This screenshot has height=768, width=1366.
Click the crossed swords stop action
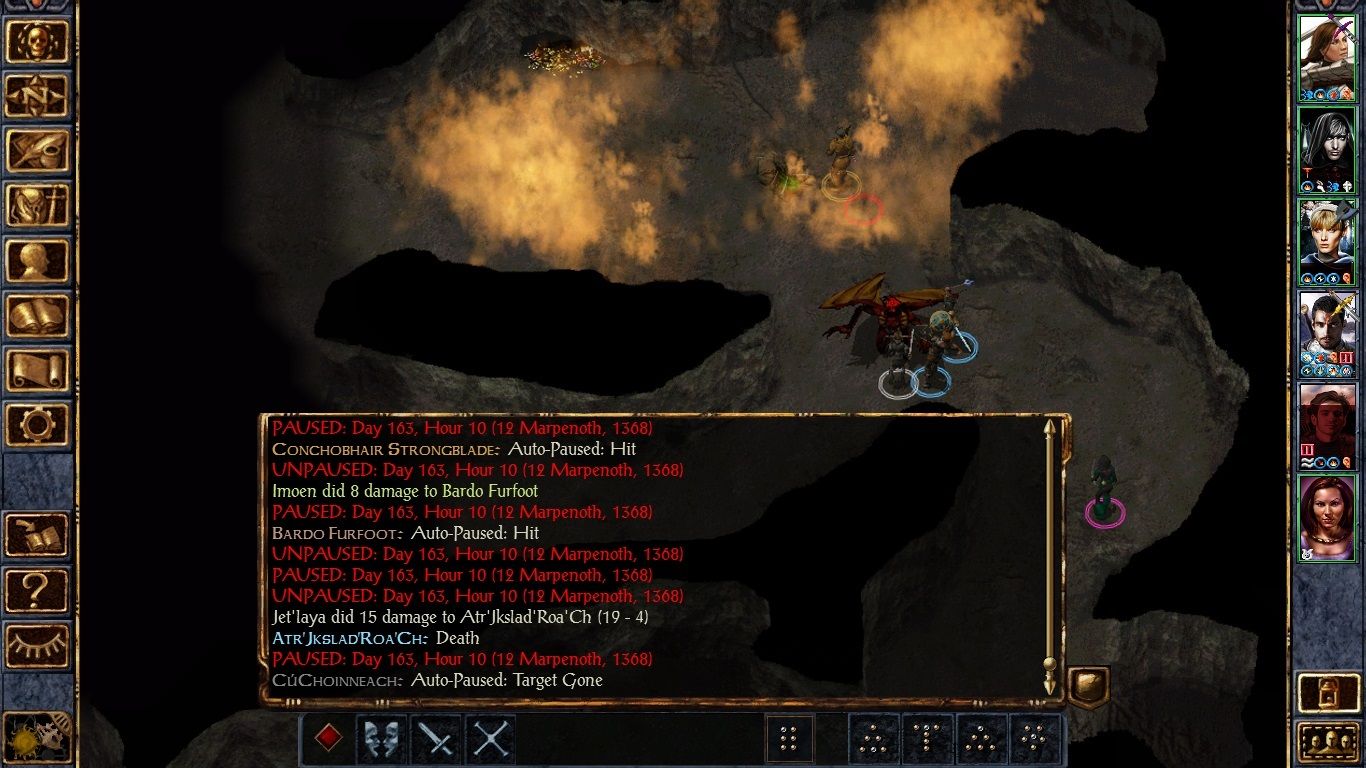coord(490,739)
